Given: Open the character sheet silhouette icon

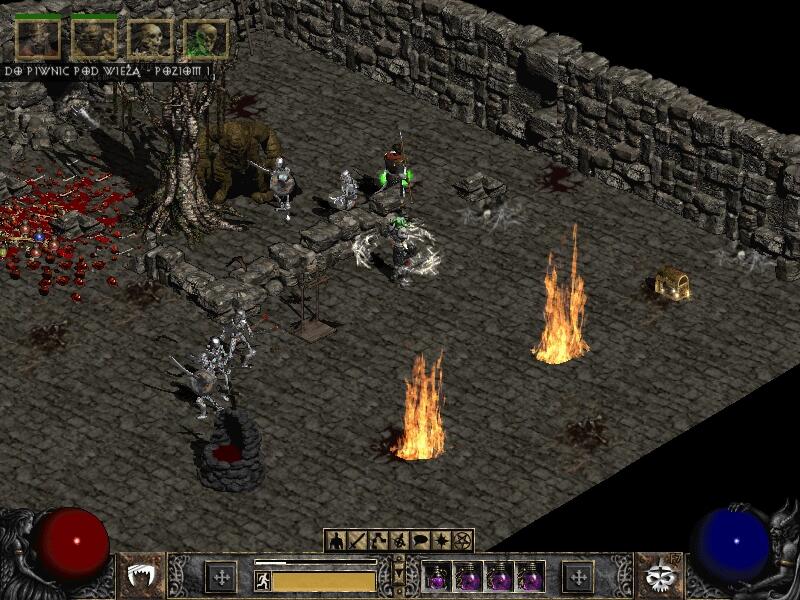Looking at the screenshot, I should point(335,541).
